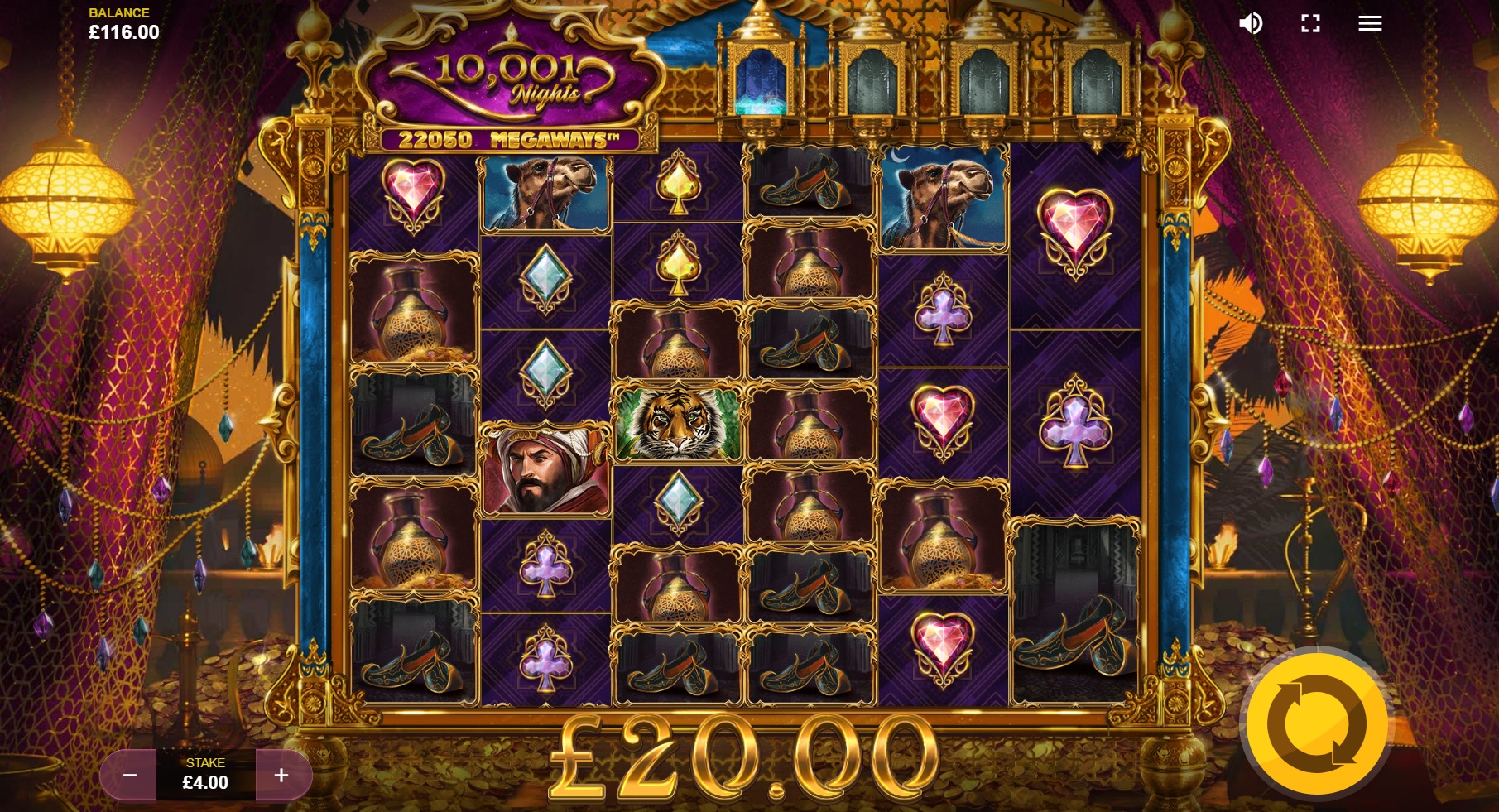Decrease the stake with the minus button

[129, 776]
